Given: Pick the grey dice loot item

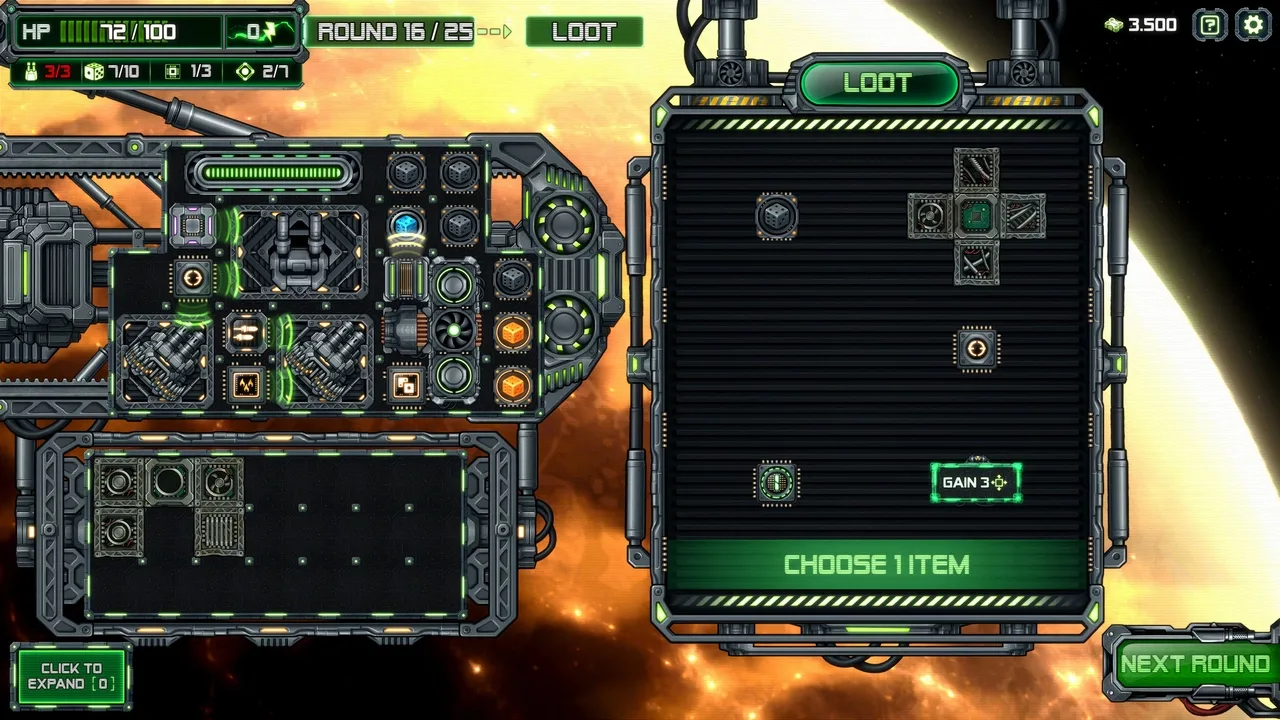Looking at the screenshot, I should (776, 216).
